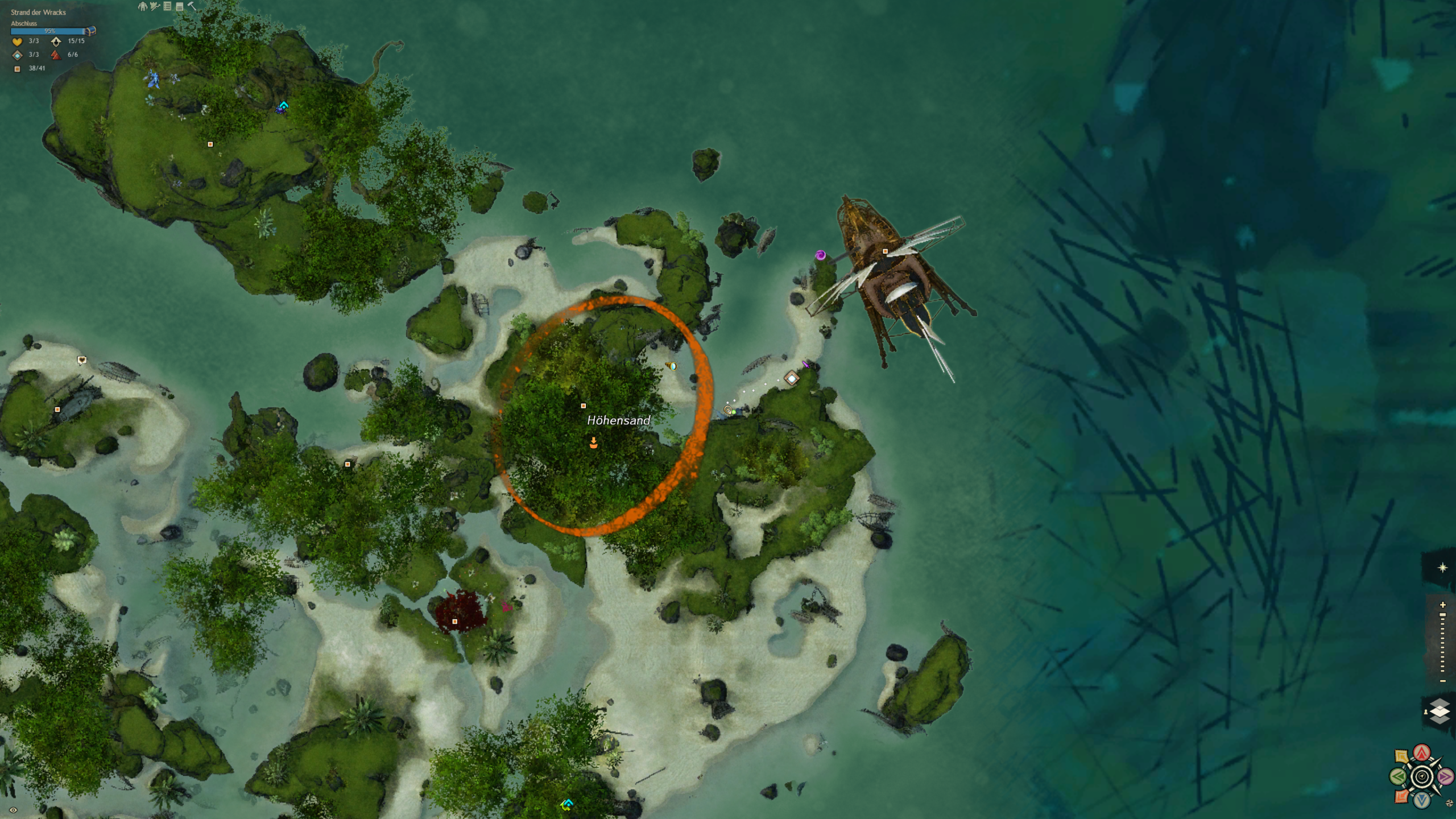This screenshot has width=1456, height=819.
Task: Click the star icon above the zoom slider
Action: 1442,568
